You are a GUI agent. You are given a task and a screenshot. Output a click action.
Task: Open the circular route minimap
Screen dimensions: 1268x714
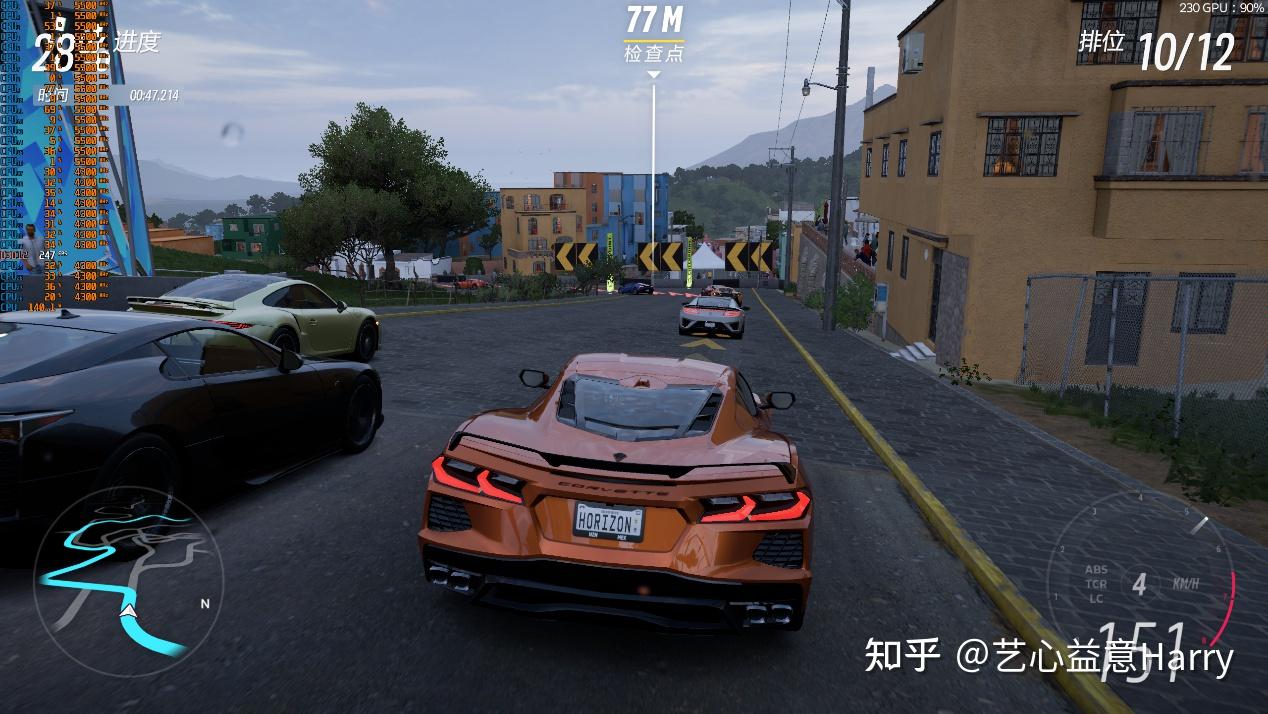pyautogui.click(x=128, y=581)
